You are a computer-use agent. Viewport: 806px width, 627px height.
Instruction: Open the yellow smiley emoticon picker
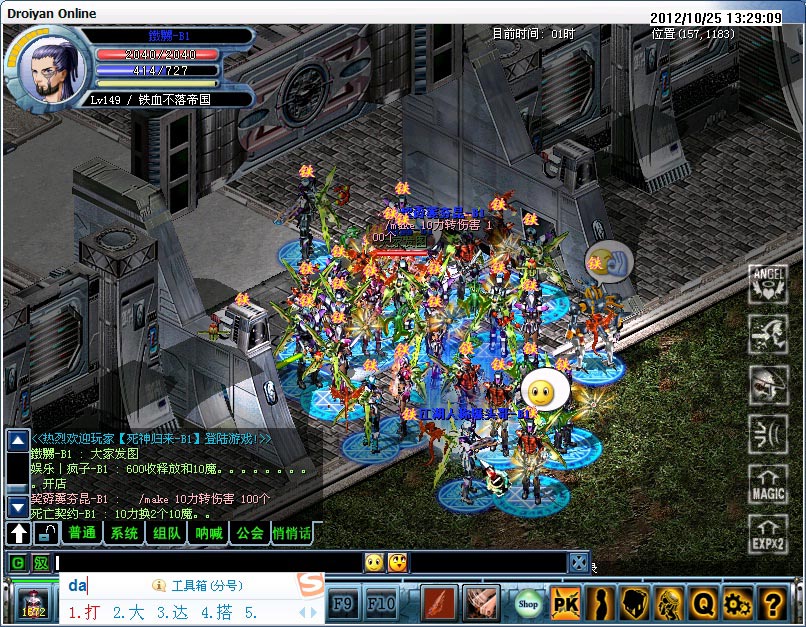point(374,563)
